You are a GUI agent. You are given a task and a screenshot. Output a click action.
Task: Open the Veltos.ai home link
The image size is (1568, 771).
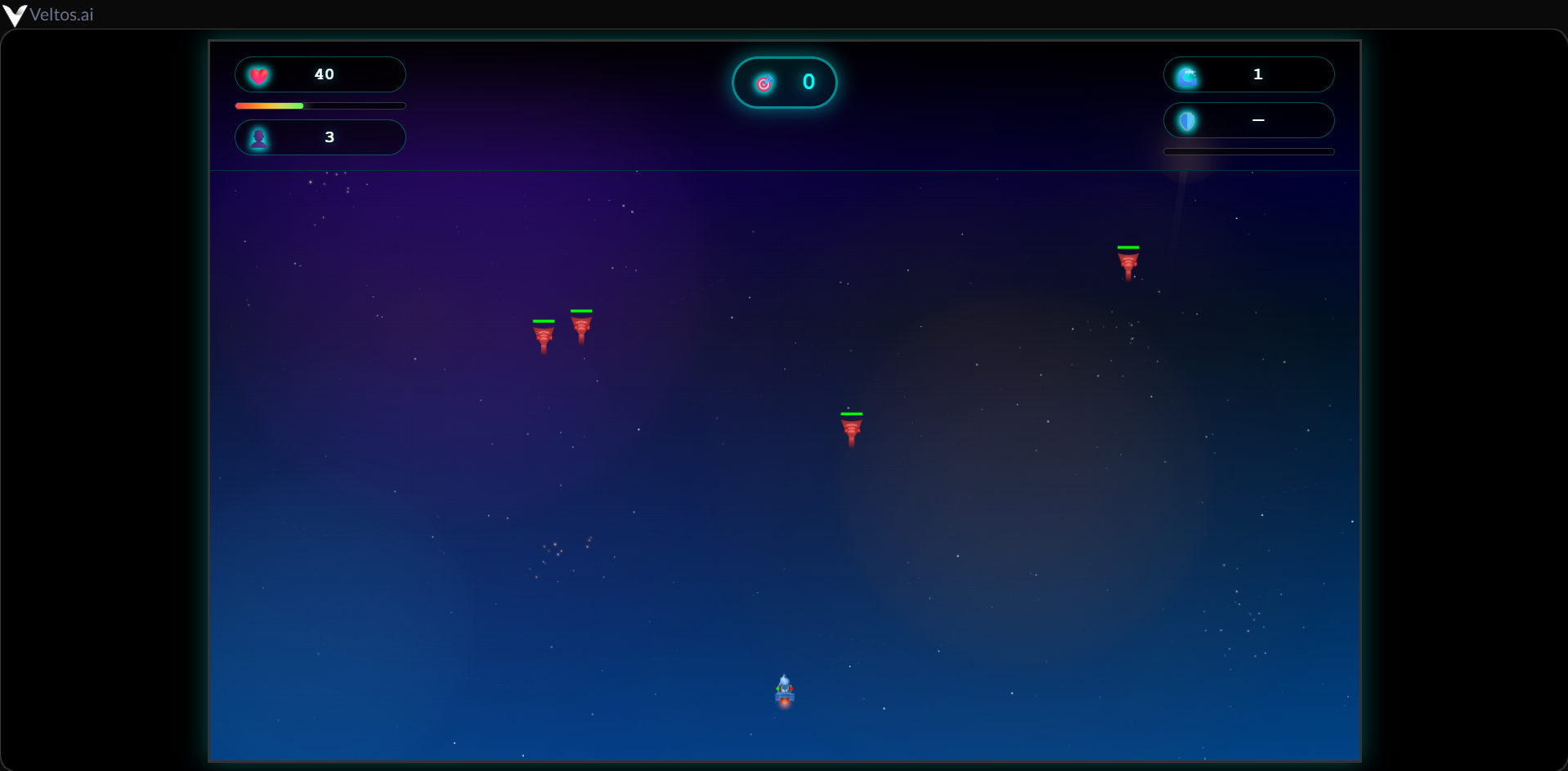[49, 14]
